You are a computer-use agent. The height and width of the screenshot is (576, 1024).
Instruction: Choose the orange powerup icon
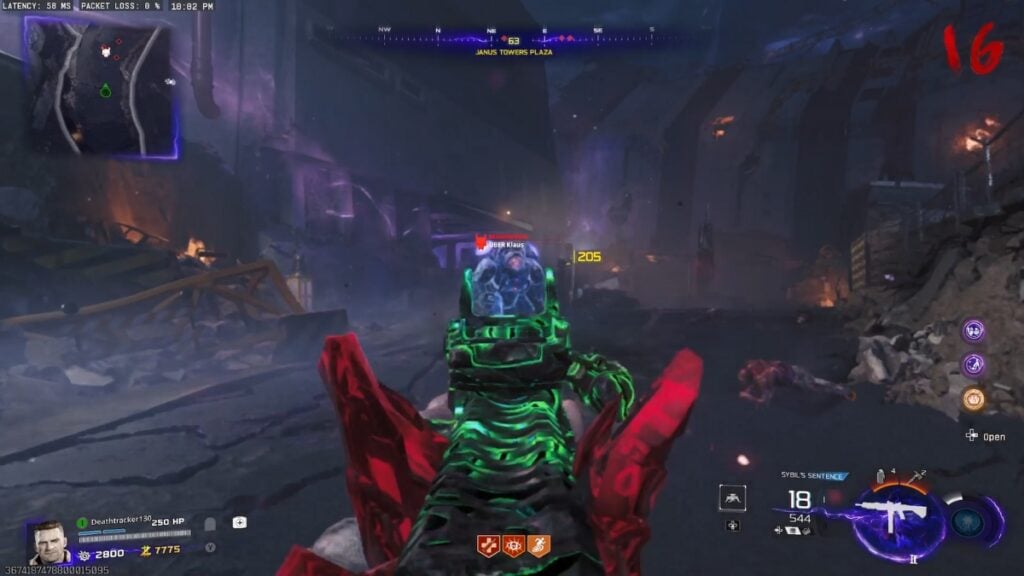pos(973,399)
